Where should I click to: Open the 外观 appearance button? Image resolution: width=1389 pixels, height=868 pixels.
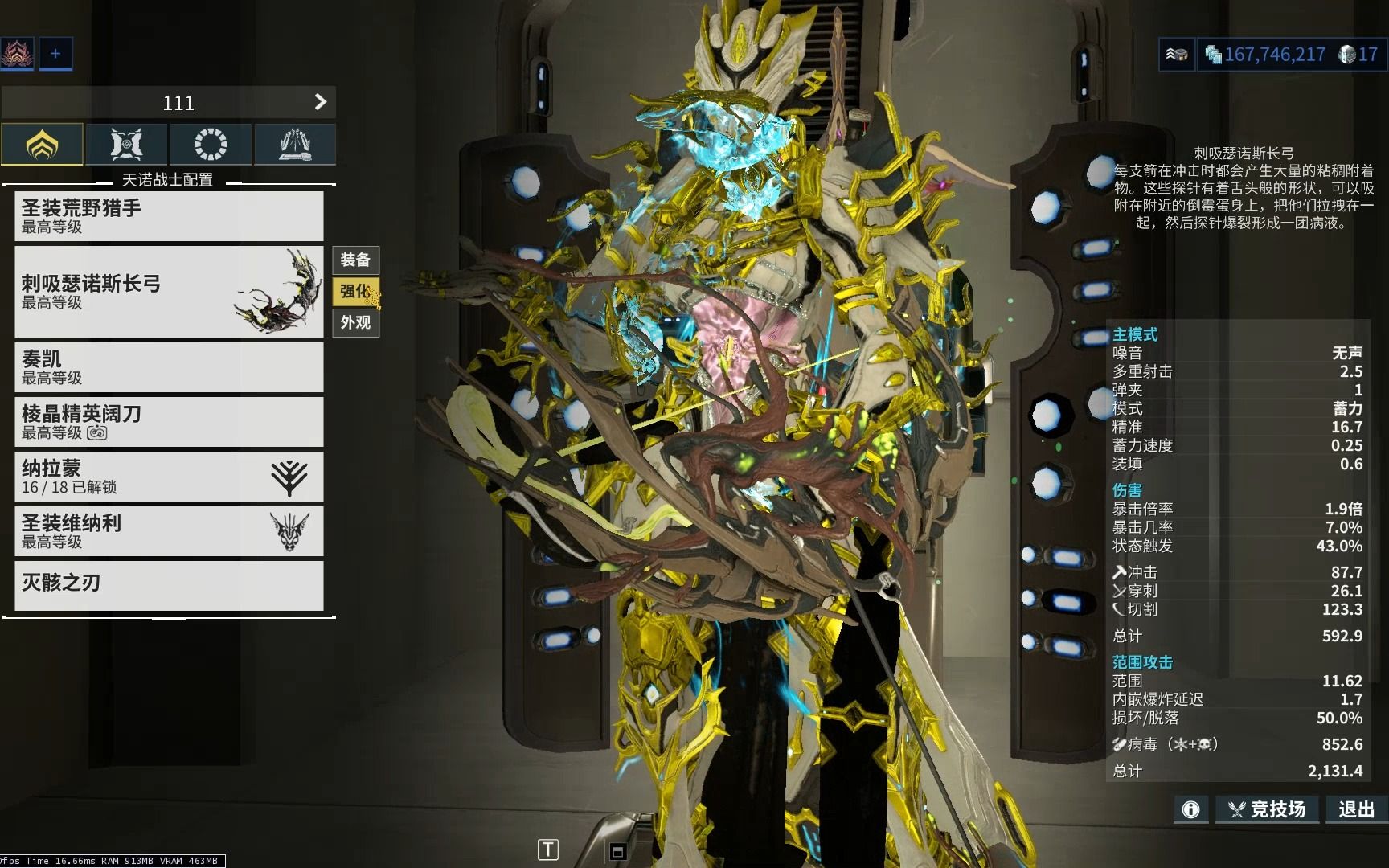355,322
